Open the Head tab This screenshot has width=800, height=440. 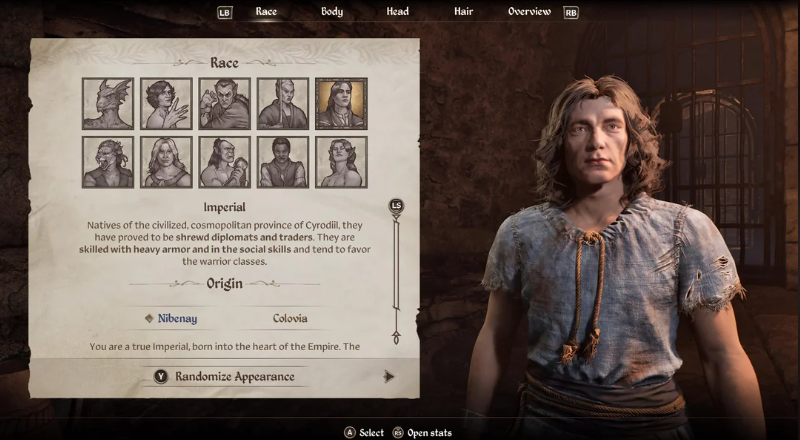click(397, 12)
